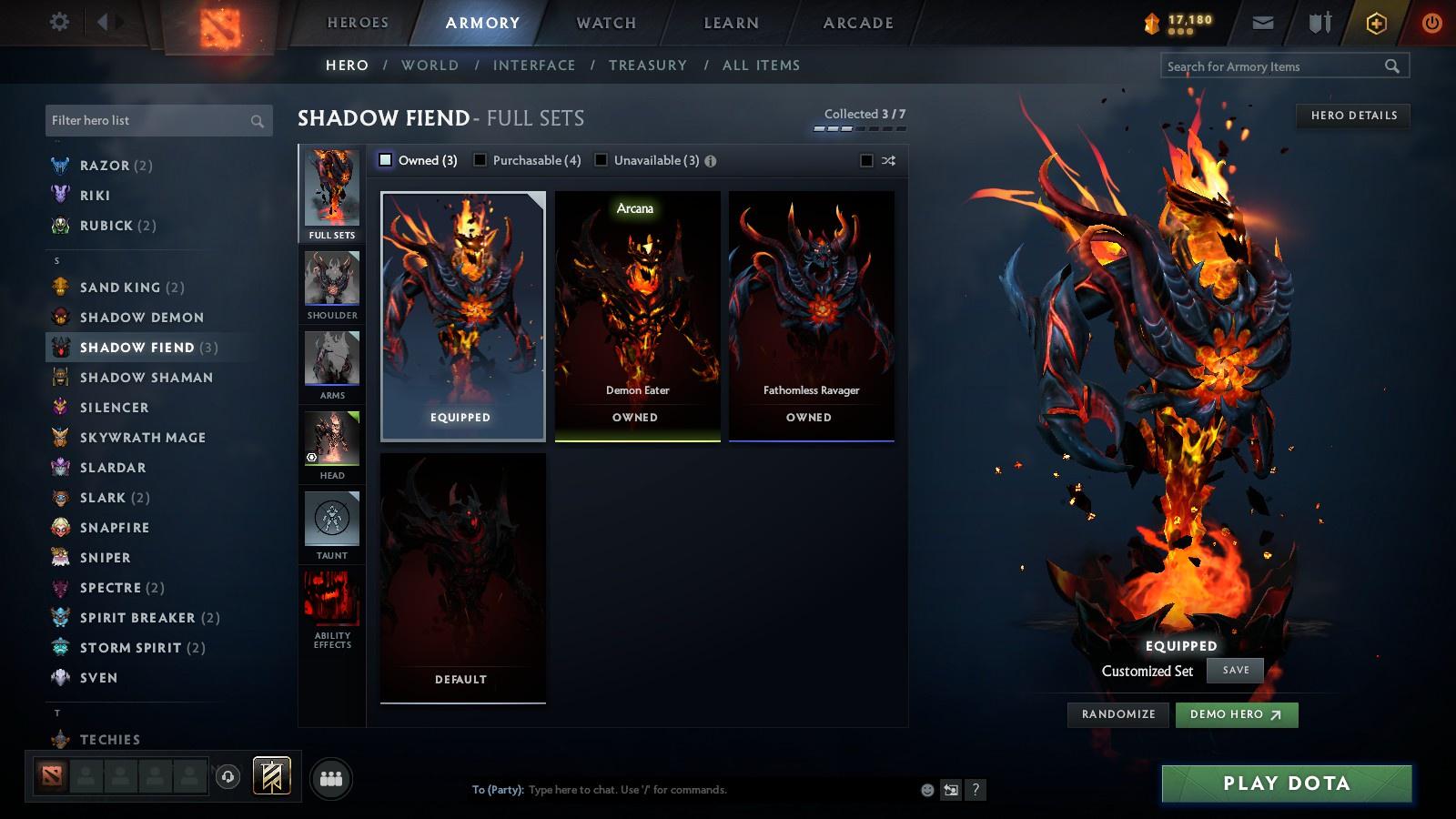Click the emoticon smiley icon near chat

click(x=925, y=790)
